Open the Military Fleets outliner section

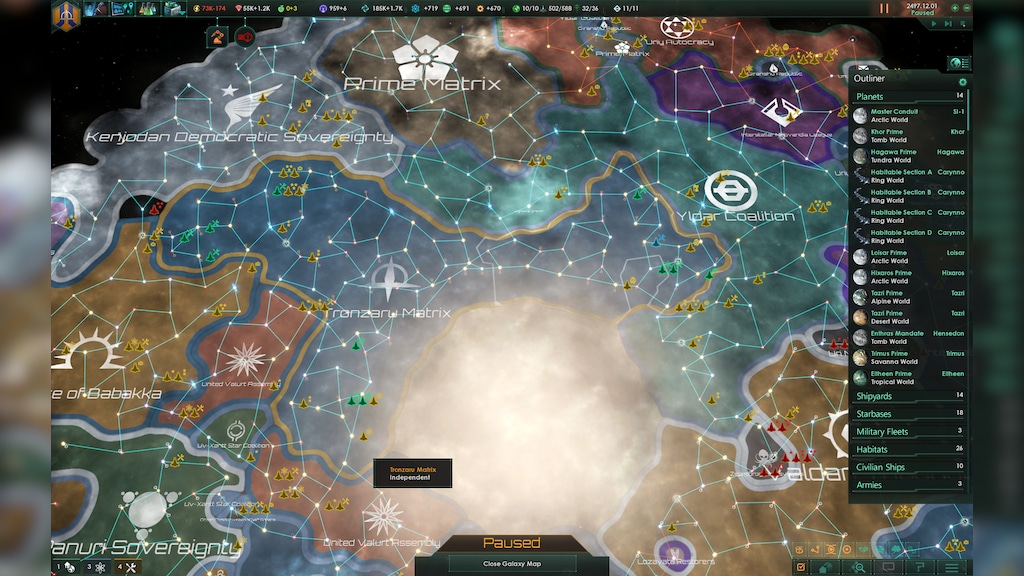tap(908, 431)
